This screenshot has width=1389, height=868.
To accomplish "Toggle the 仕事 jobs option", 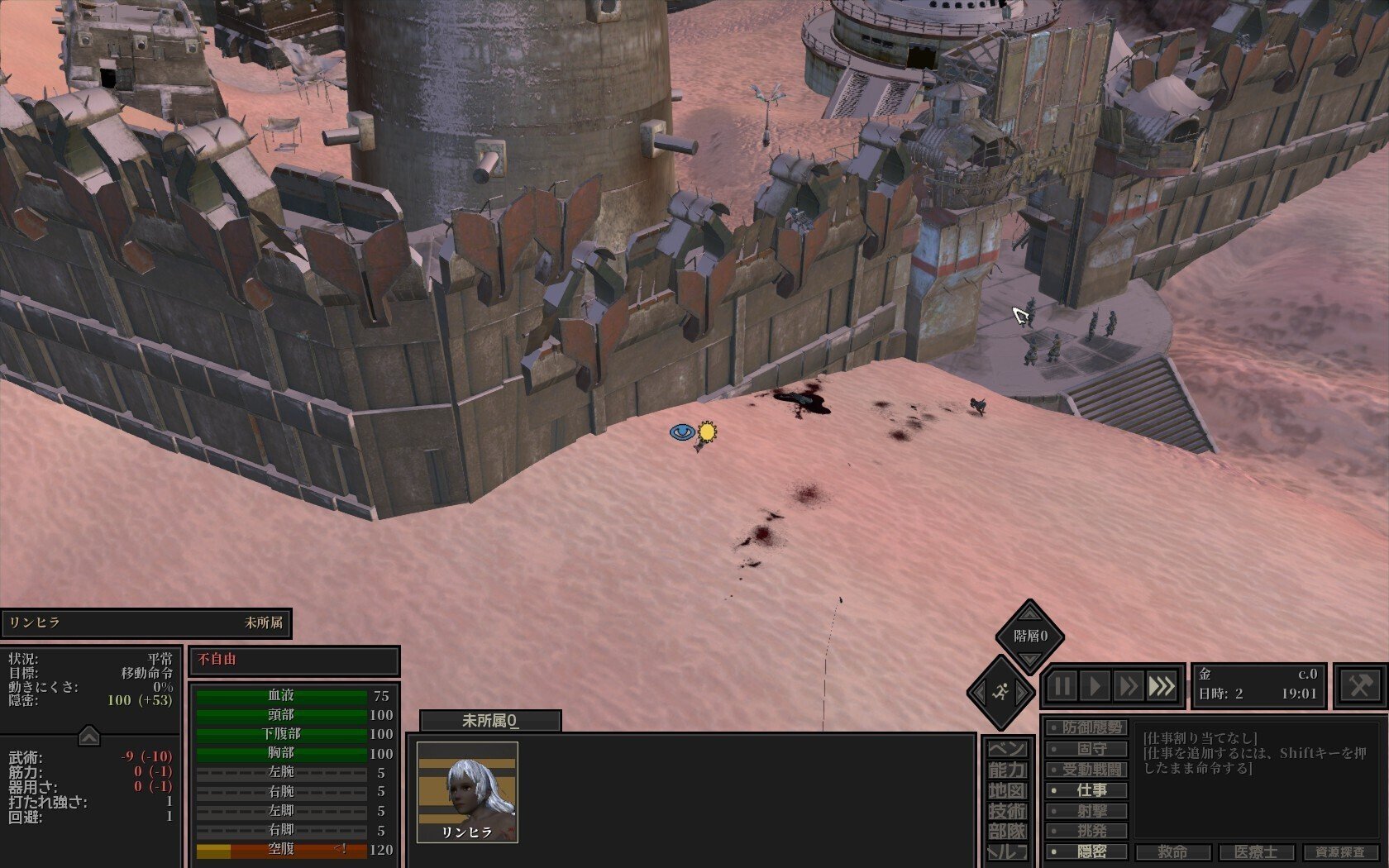I will coord(1086,790).
